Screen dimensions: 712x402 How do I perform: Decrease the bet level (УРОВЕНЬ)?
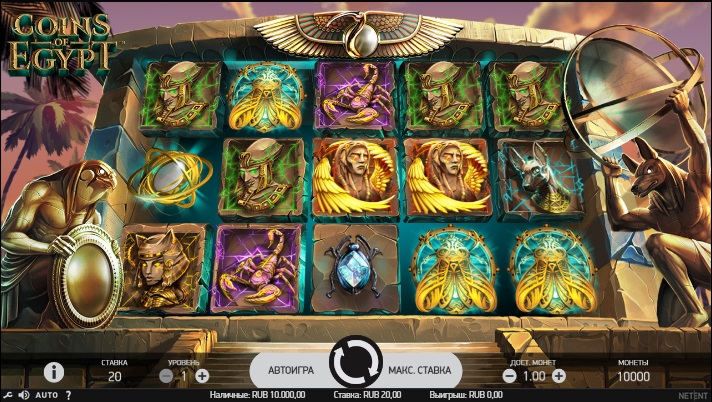[x=166, y=376]
